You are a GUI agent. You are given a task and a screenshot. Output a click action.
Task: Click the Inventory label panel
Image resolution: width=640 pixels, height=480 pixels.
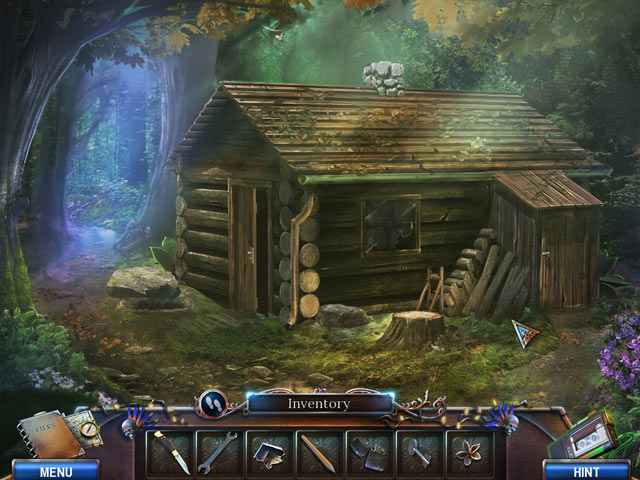319,404
